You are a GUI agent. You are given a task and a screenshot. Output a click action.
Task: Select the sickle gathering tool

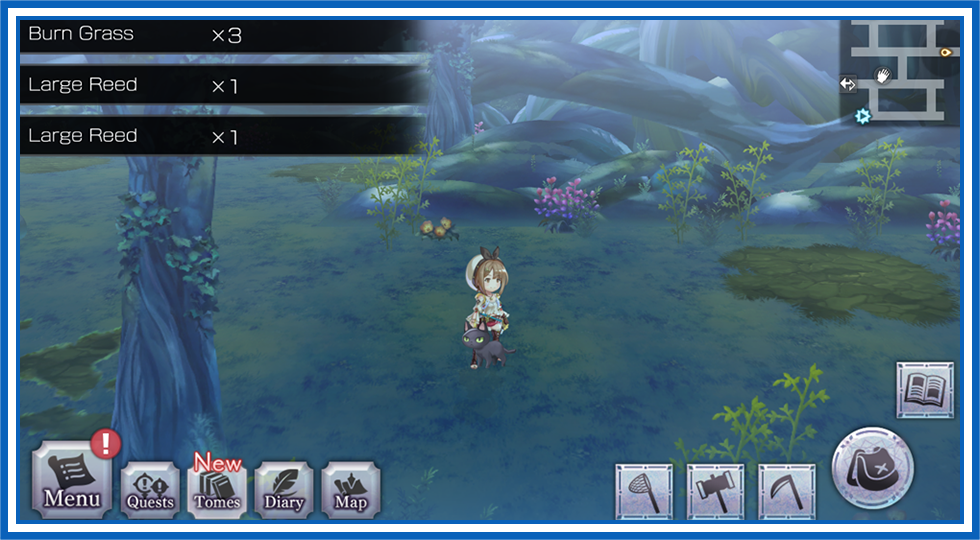[787, 492]
